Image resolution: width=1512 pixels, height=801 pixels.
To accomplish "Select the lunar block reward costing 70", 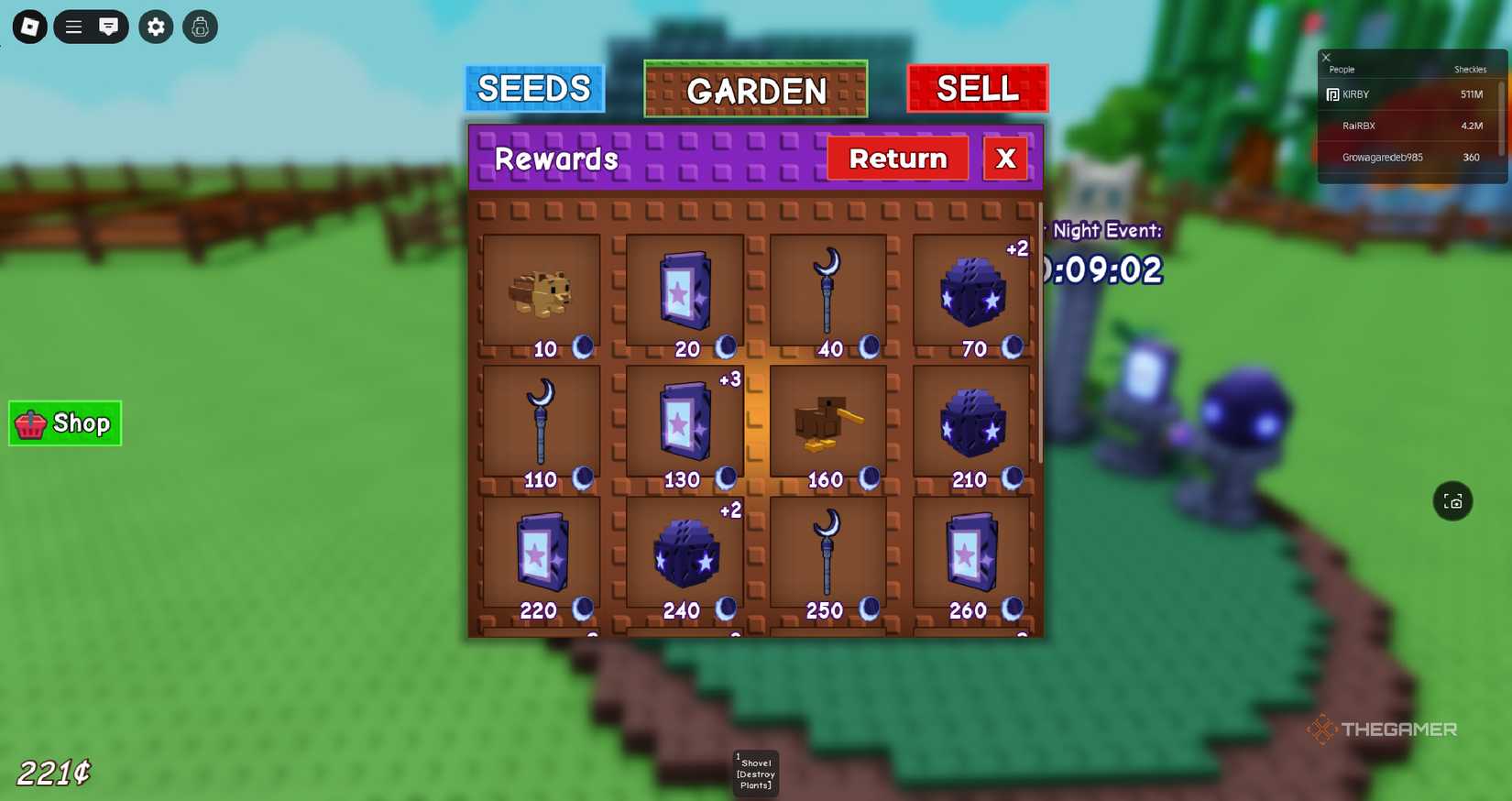I will click(x=971, y=293).
